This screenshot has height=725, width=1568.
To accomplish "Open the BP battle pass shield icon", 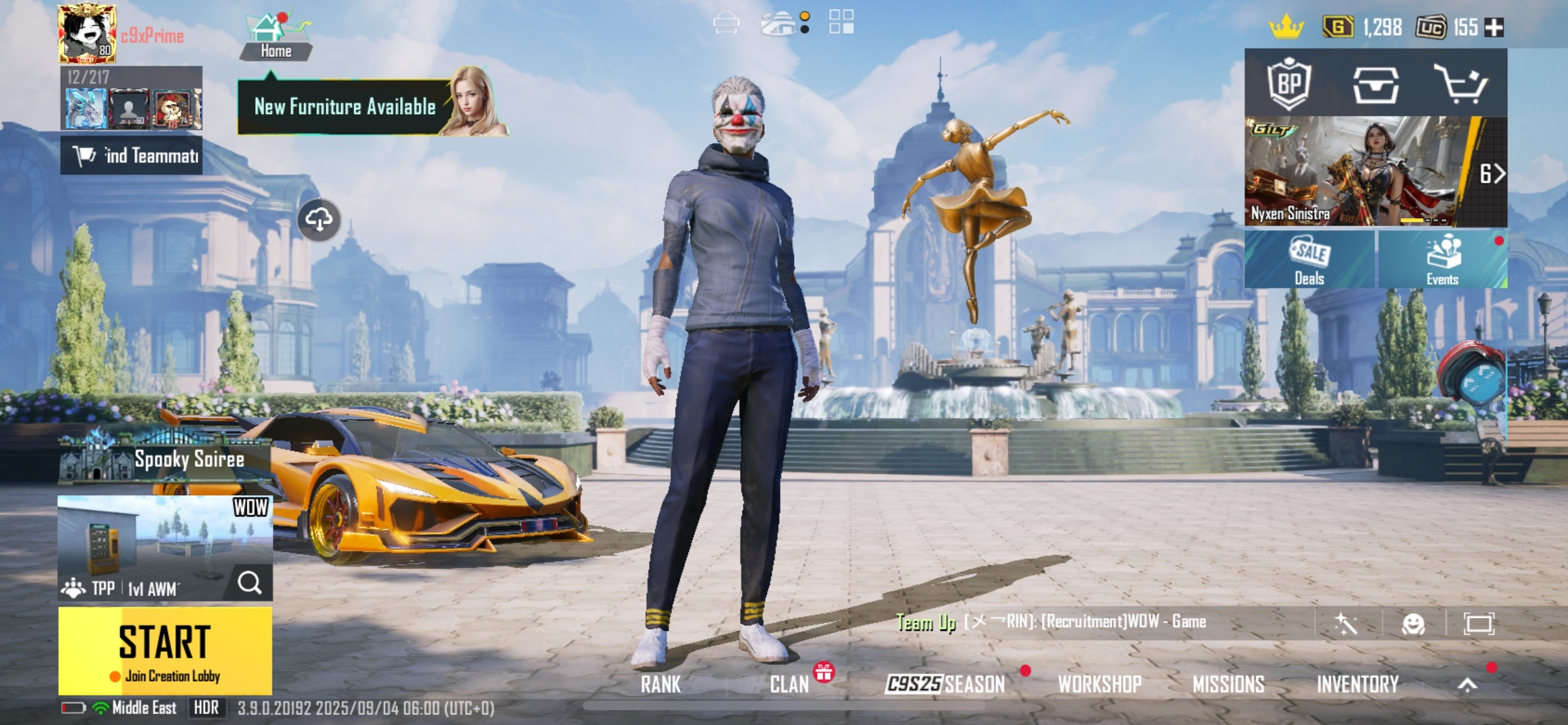I will (x=1289, y=84).
